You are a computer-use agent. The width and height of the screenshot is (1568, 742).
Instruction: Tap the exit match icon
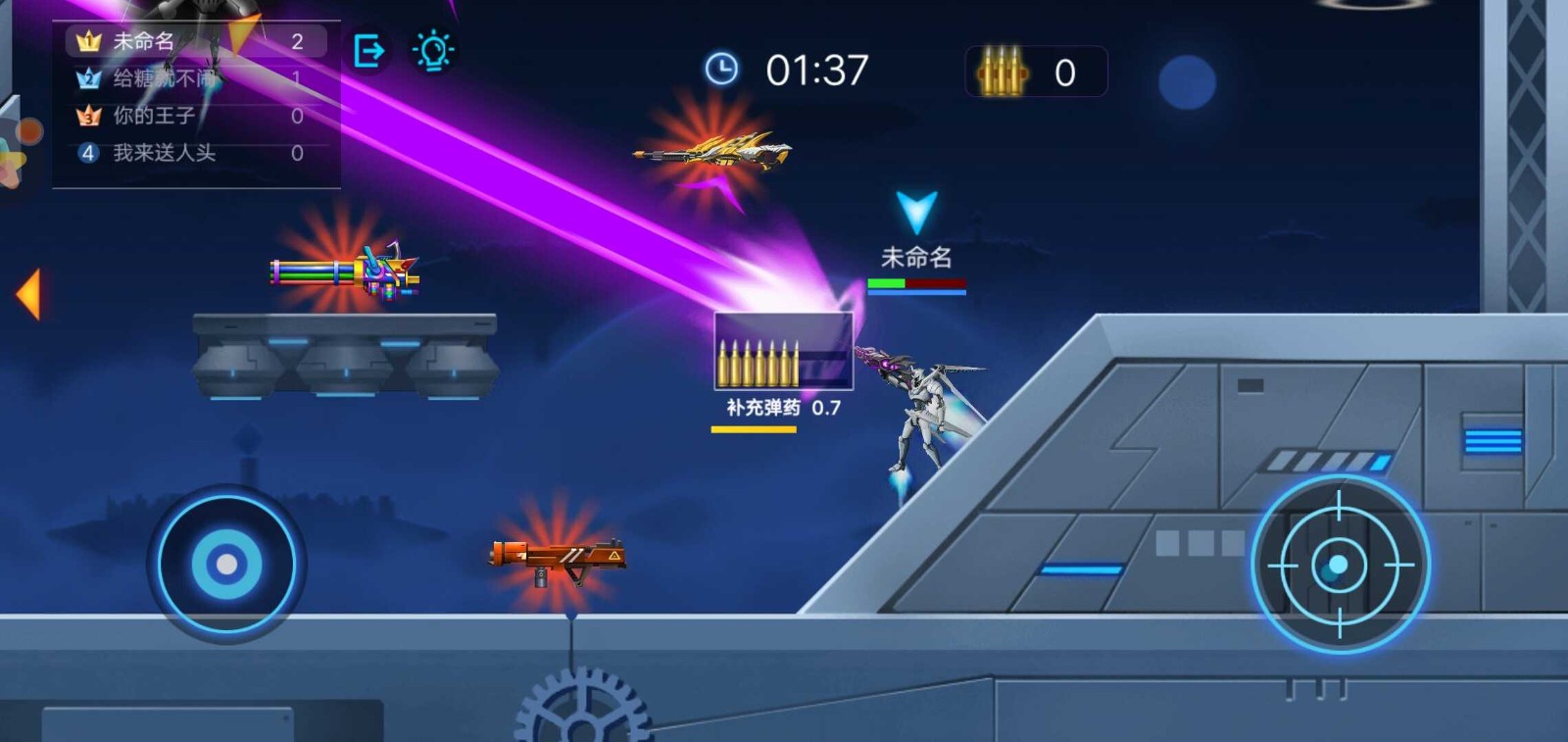[x=370, y=48]
